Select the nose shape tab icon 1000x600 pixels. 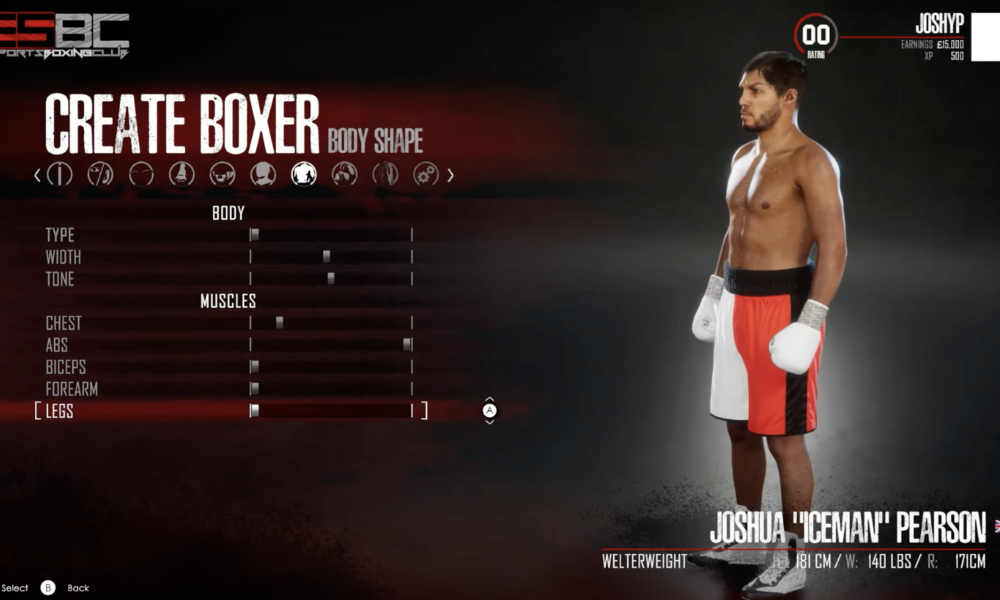(x=181, y=174)
